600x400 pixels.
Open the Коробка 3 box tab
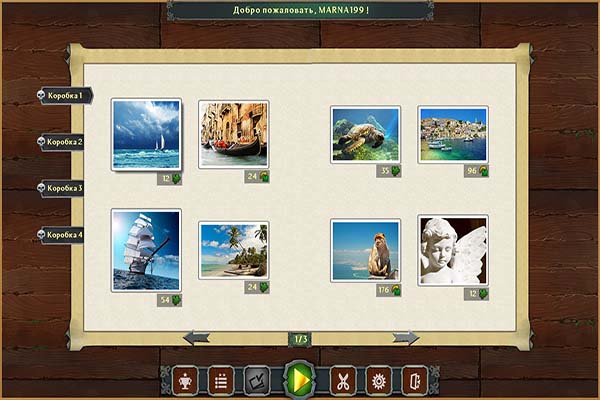click(65, 188)
